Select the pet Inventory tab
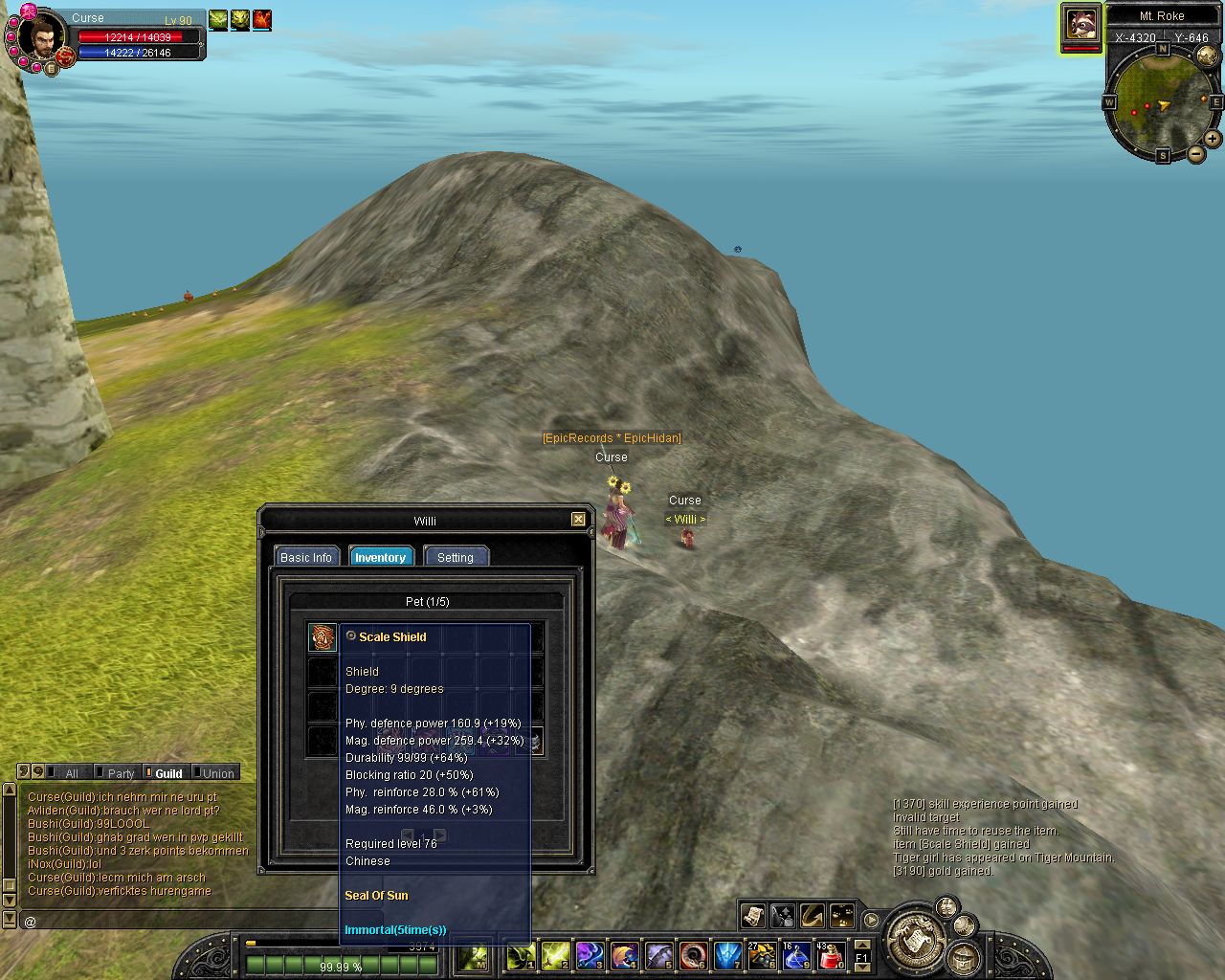The height and width of the screenshot is (980, 1225). (x=380, y=557)
